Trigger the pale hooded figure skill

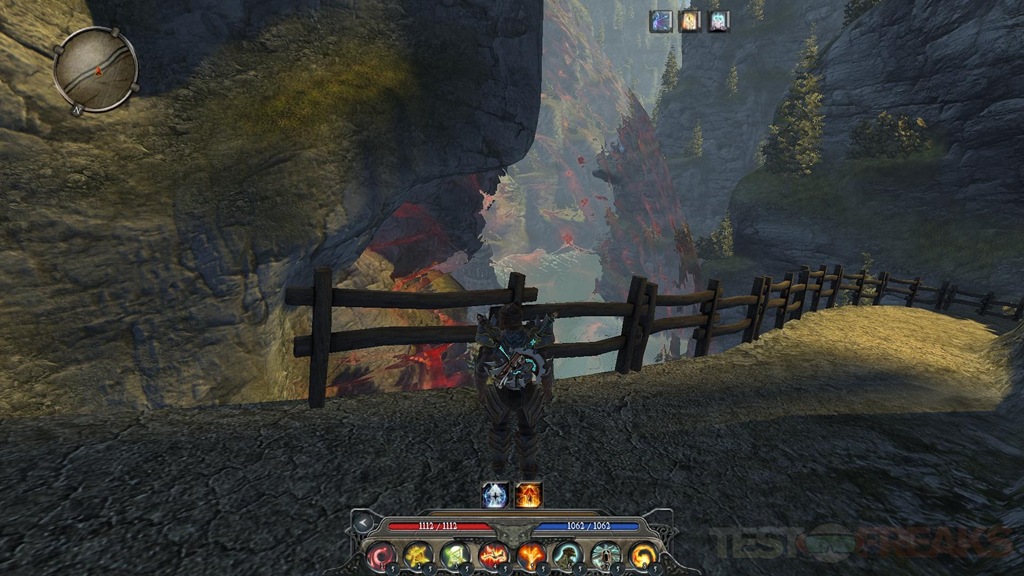pos(605,555)
